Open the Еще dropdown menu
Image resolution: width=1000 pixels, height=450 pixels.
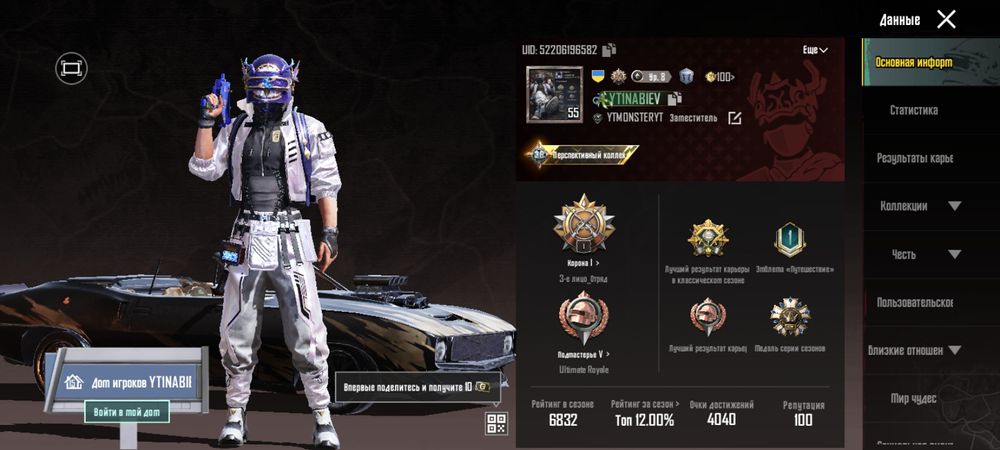pos(815,50)
